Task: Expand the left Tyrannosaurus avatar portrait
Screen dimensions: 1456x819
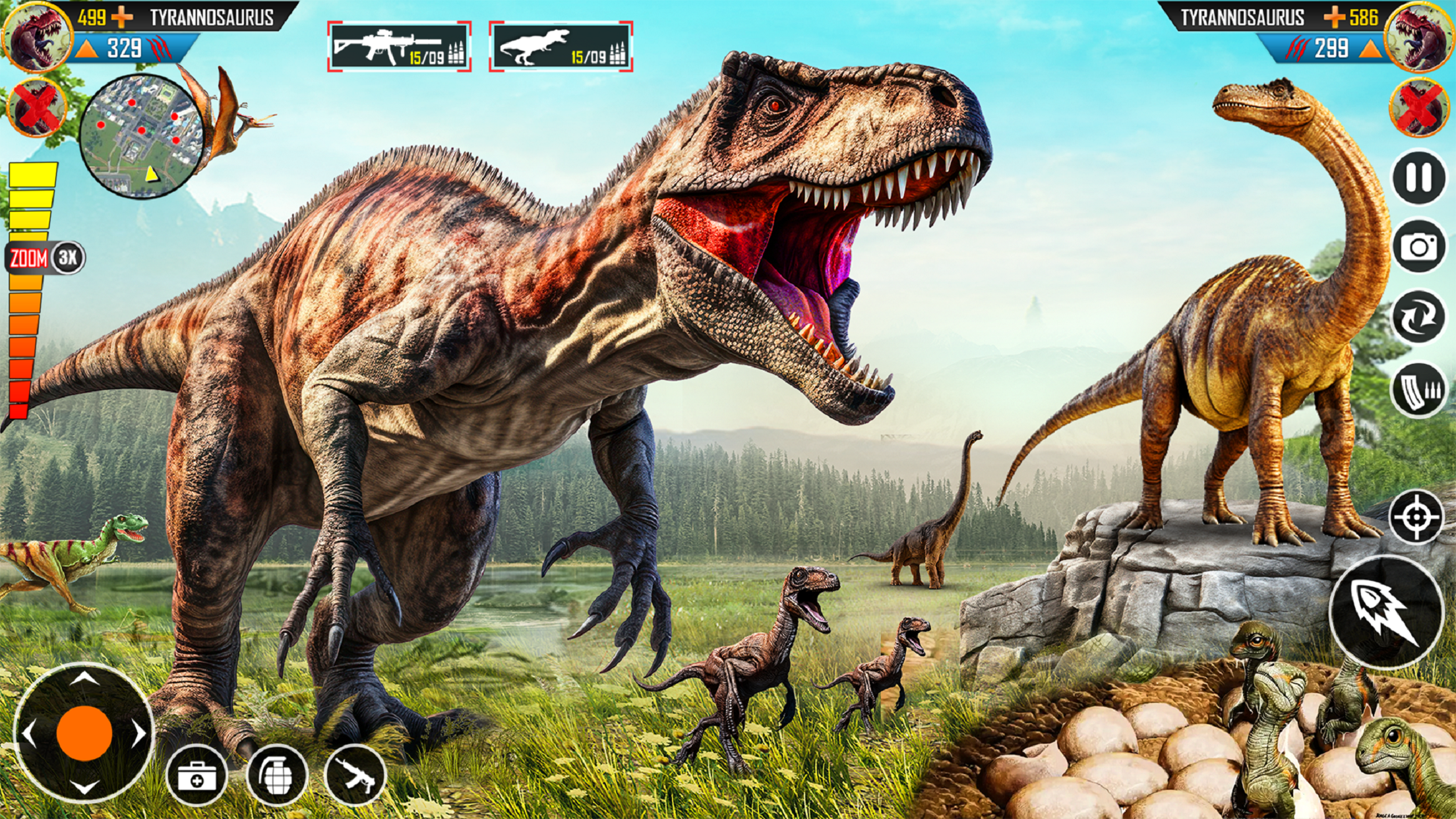Action: coord(36,36)
